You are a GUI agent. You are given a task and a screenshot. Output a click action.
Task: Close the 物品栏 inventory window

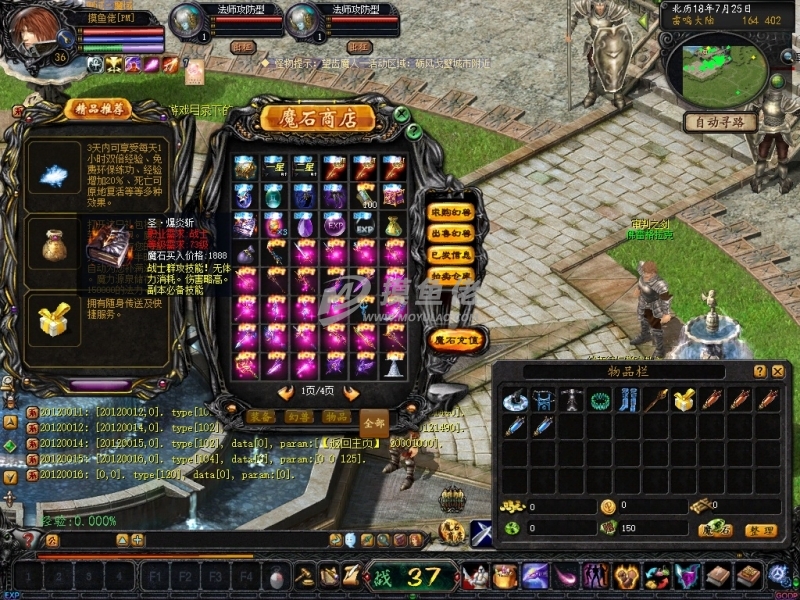coord(777,371)
